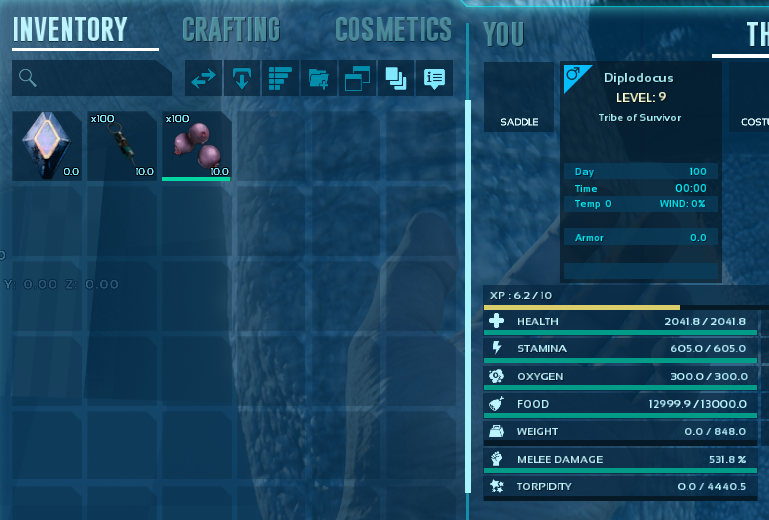Click the Costume equipment slot
The image size is (769, 520).
coord(750,97)
